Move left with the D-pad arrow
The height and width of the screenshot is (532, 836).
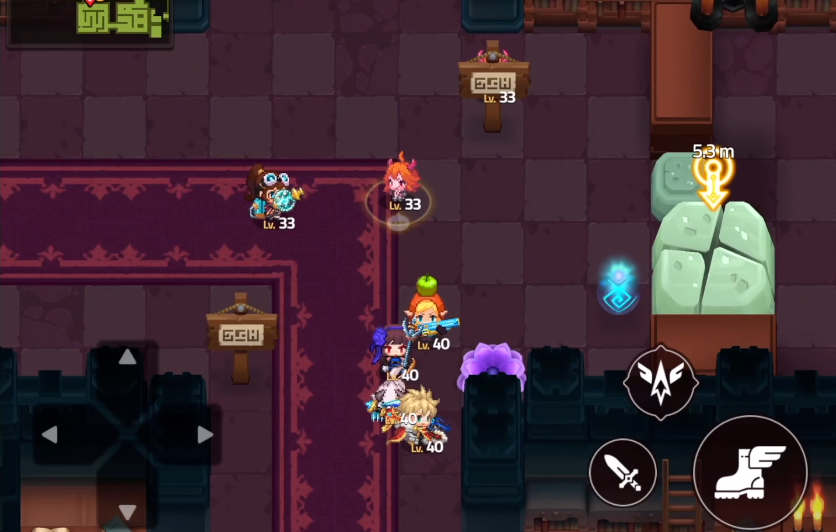[49, 434]
